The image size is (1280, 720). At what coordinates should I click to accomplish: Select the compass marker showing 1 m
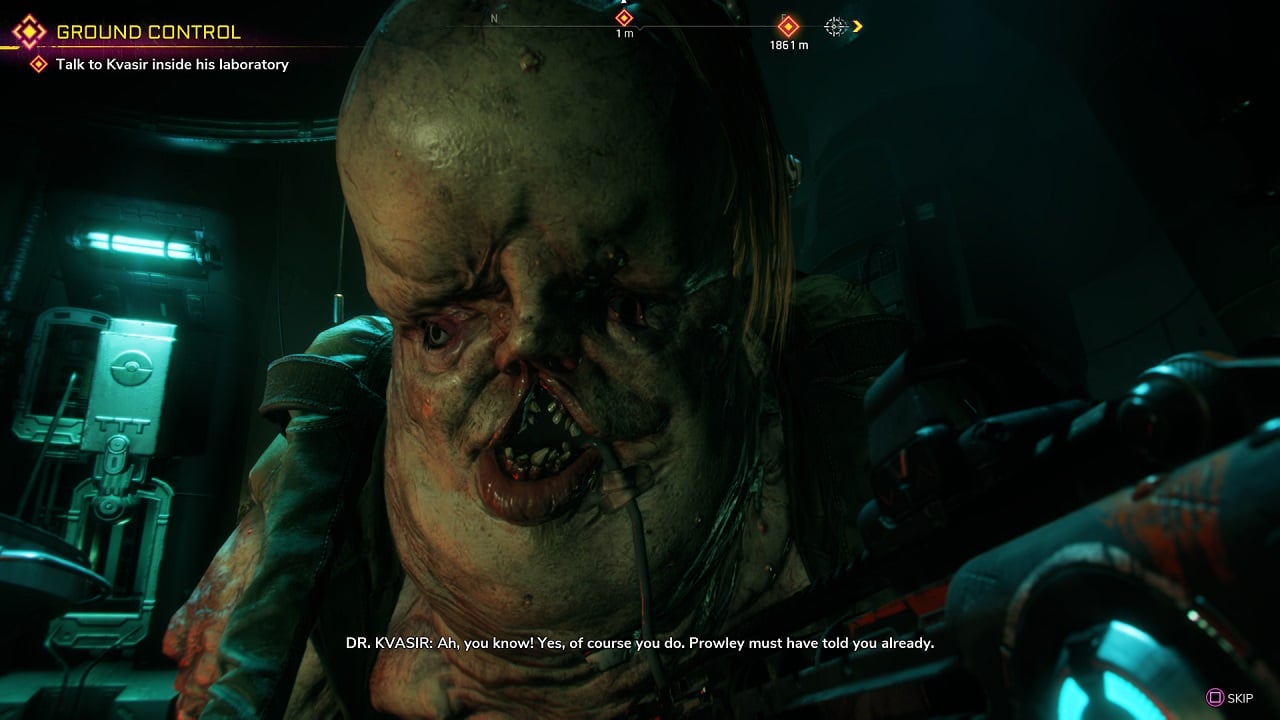624,19
